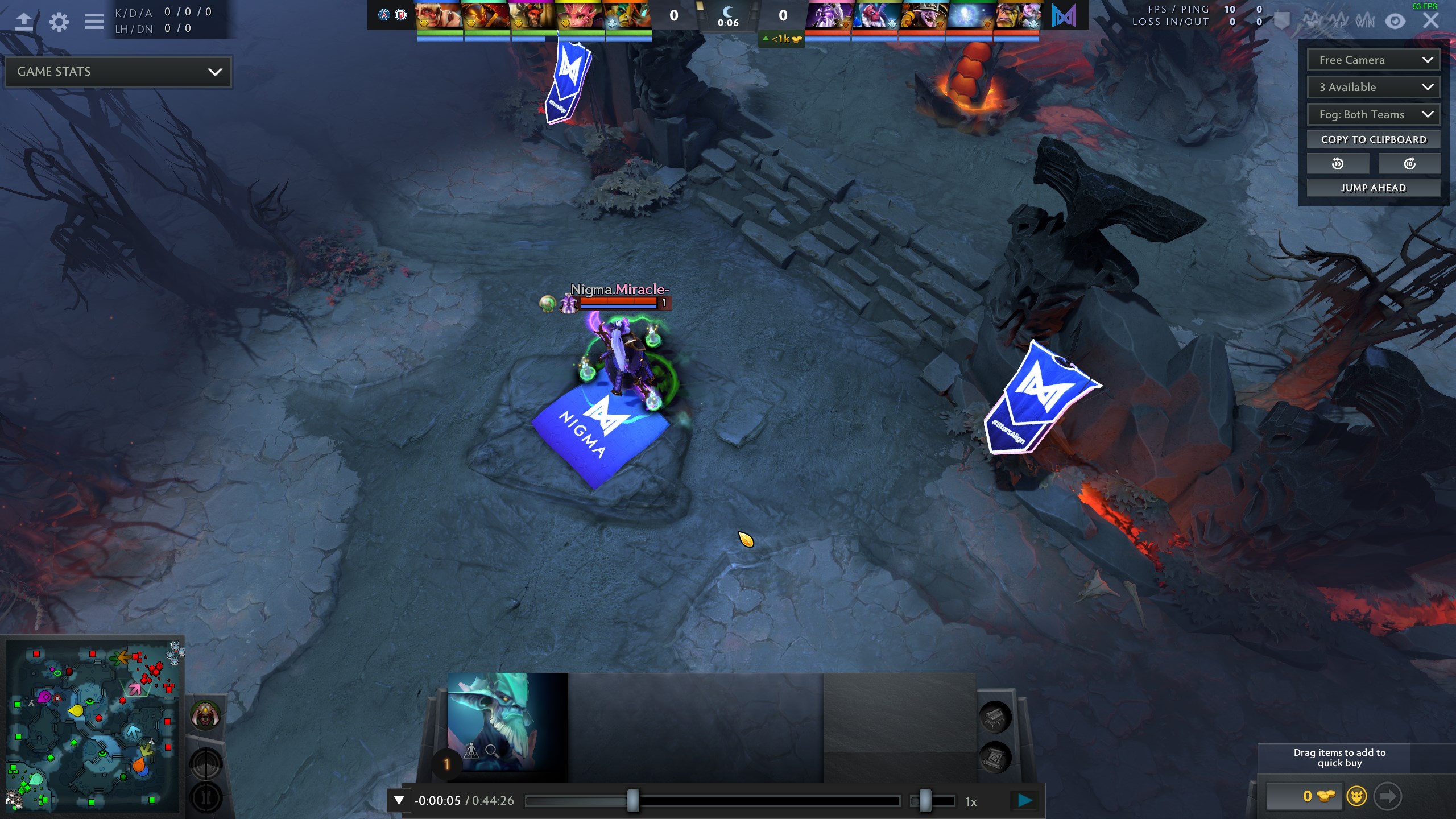
Task: Open the settings gear menu
Action: tap(59, 22)
